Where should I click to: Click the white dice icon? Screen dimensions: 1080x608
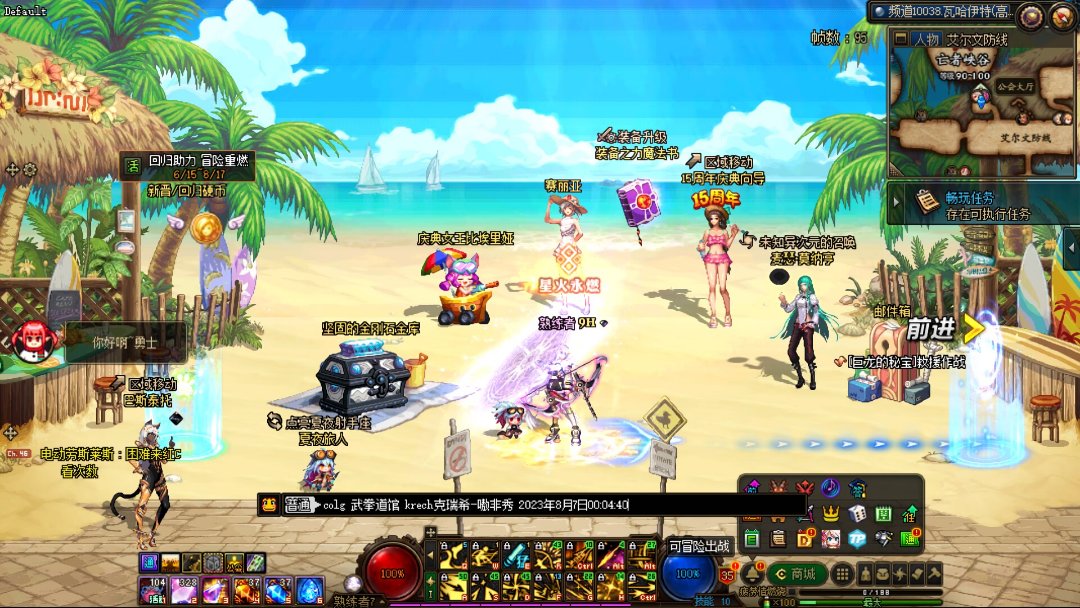(x=856, y=514)
